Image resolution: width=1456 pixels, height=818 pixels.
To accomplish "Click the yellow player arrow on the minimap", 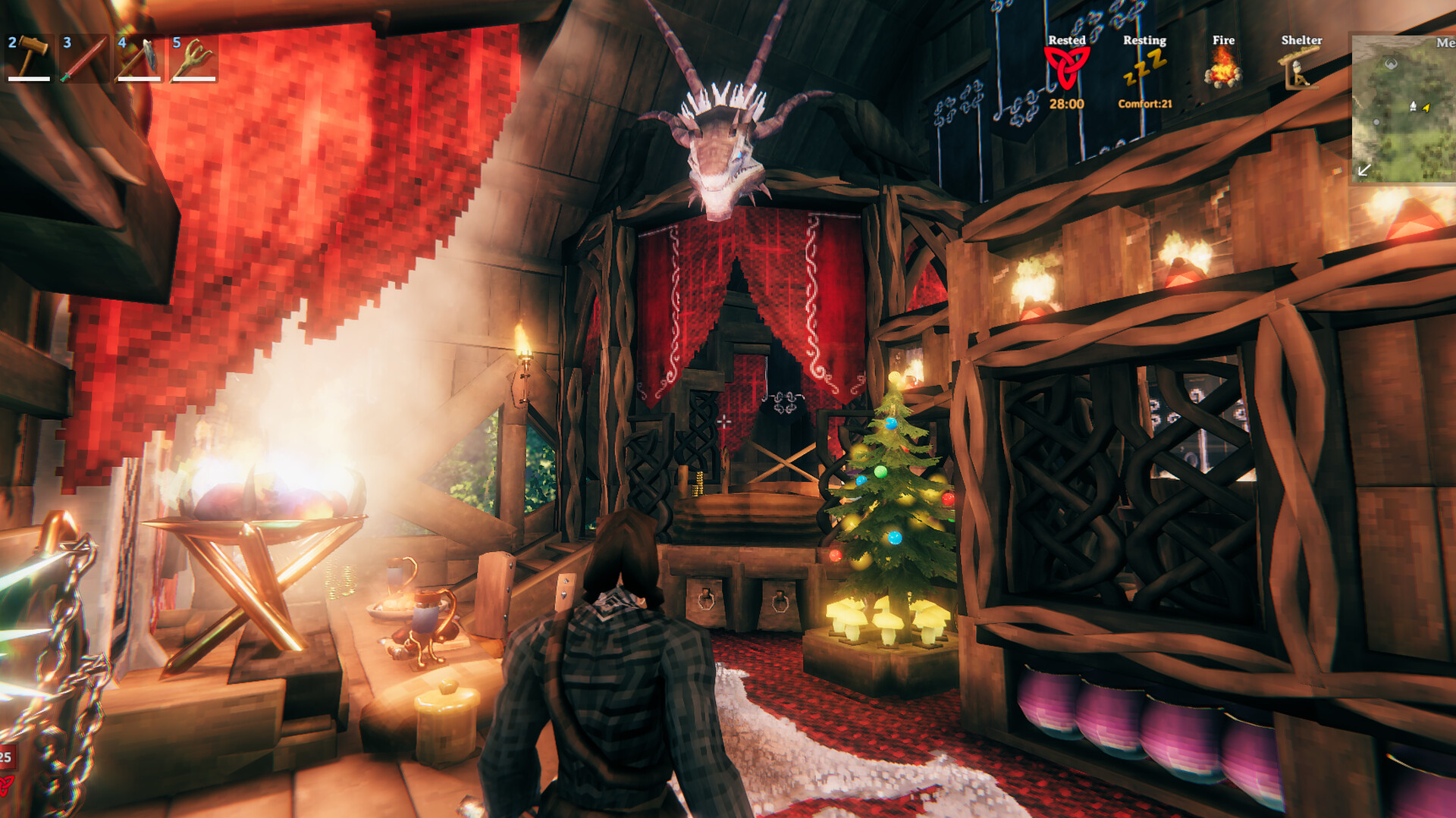I will tap(1426, 108).
